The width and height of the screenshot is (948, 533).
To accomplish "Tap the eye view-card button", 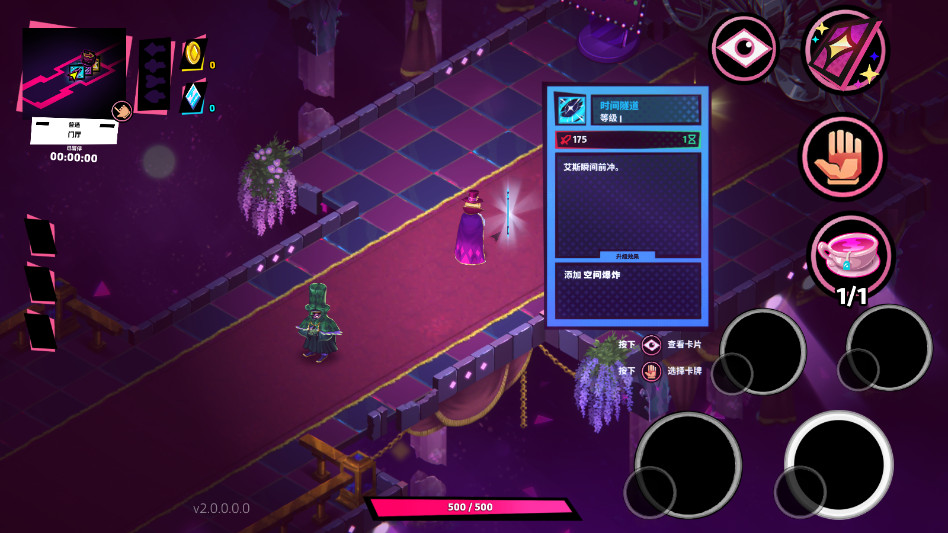I will 744,48.
